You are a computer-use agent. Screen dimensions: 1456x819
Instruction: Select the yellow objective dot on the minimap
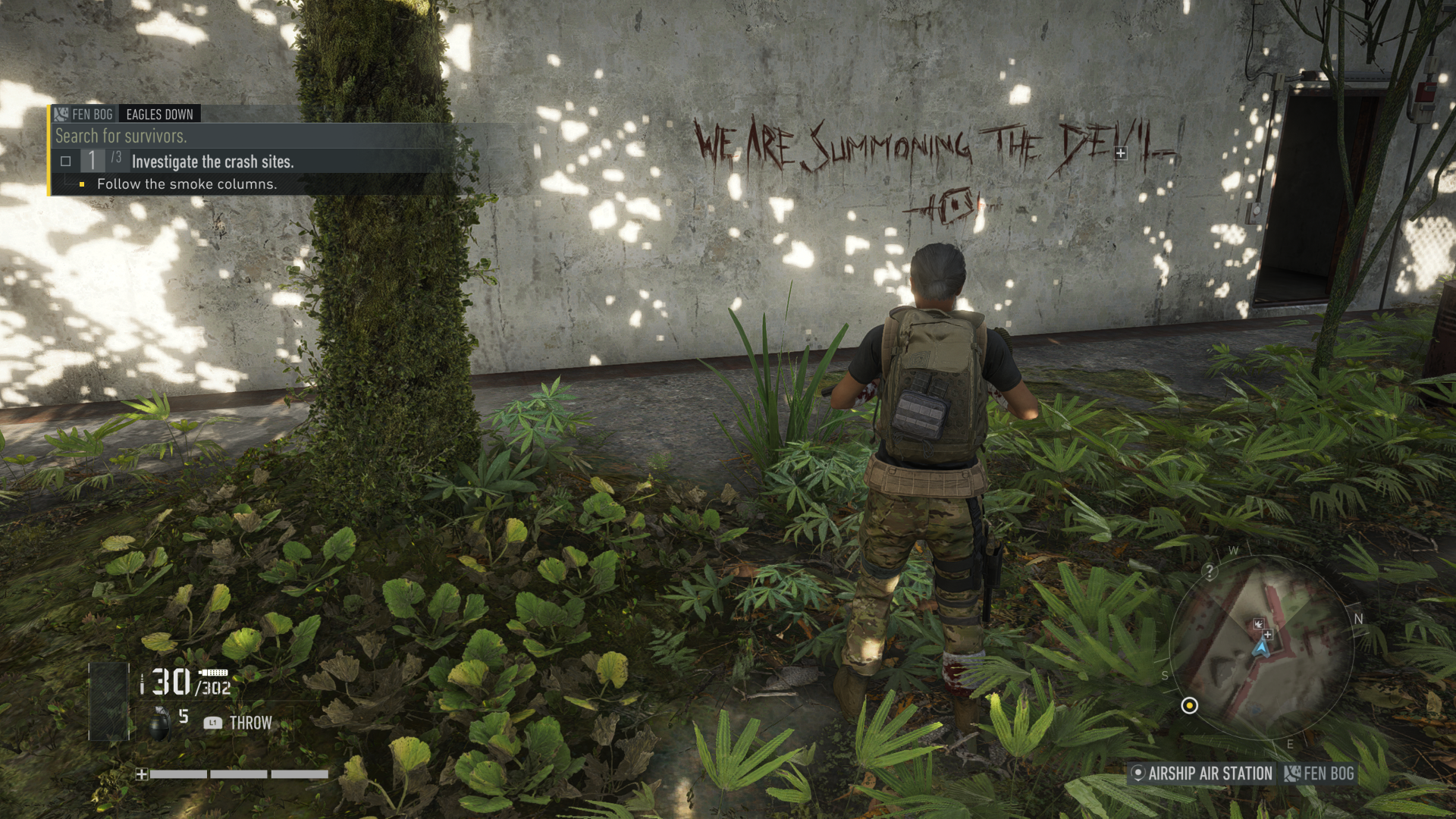(1190, 706)
